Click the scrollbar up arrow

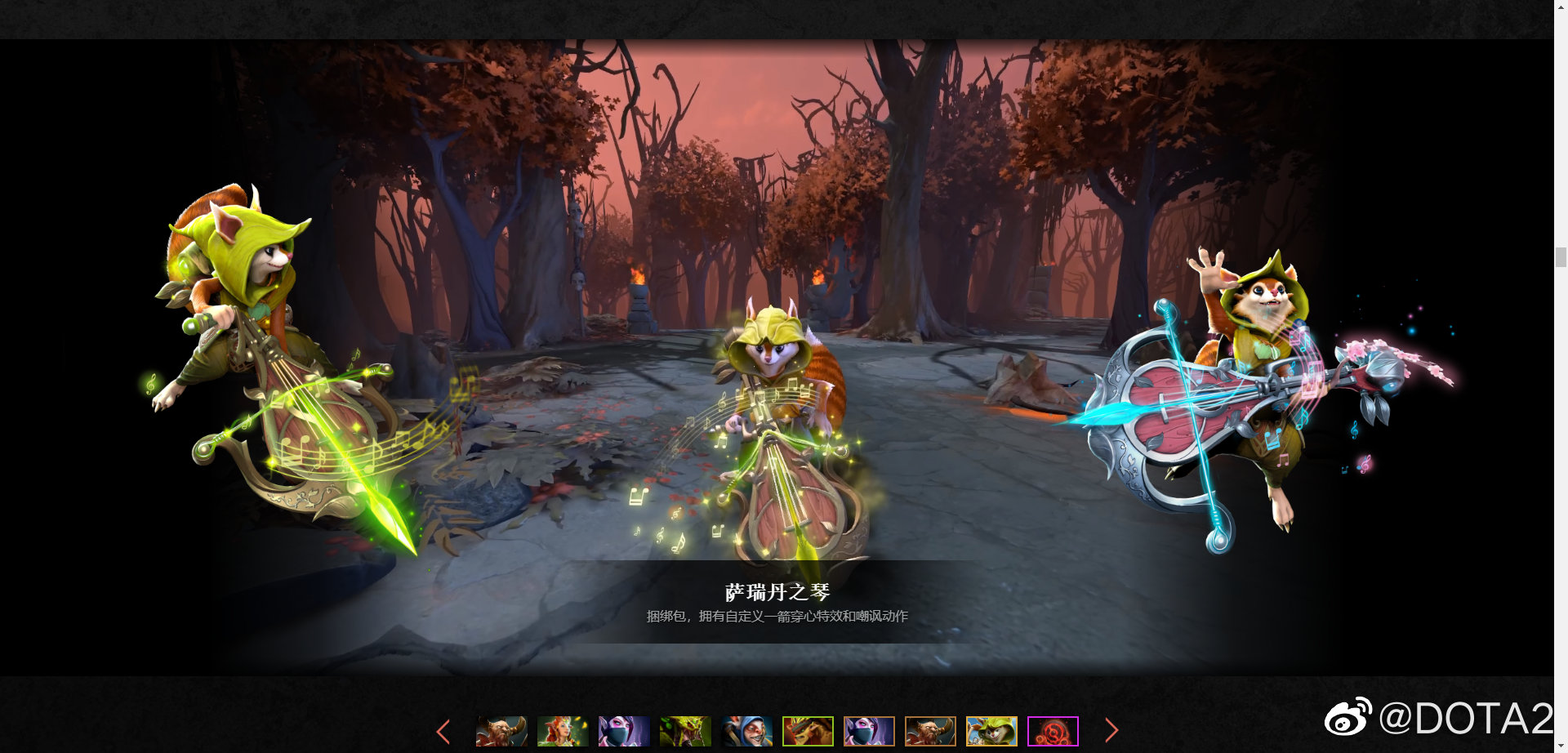point(1561,9)
